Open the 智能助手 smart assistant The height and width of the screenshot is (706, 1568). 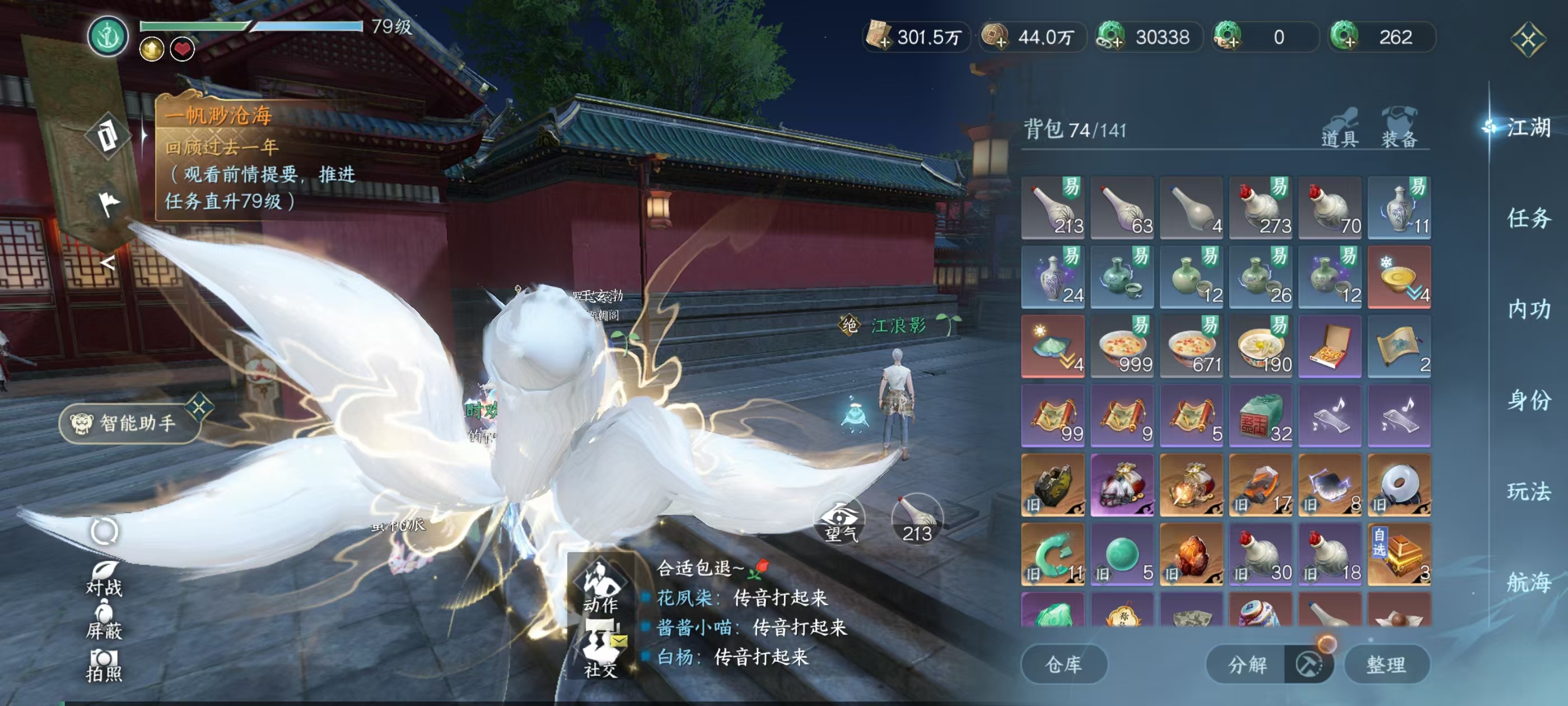click(130, 422)
